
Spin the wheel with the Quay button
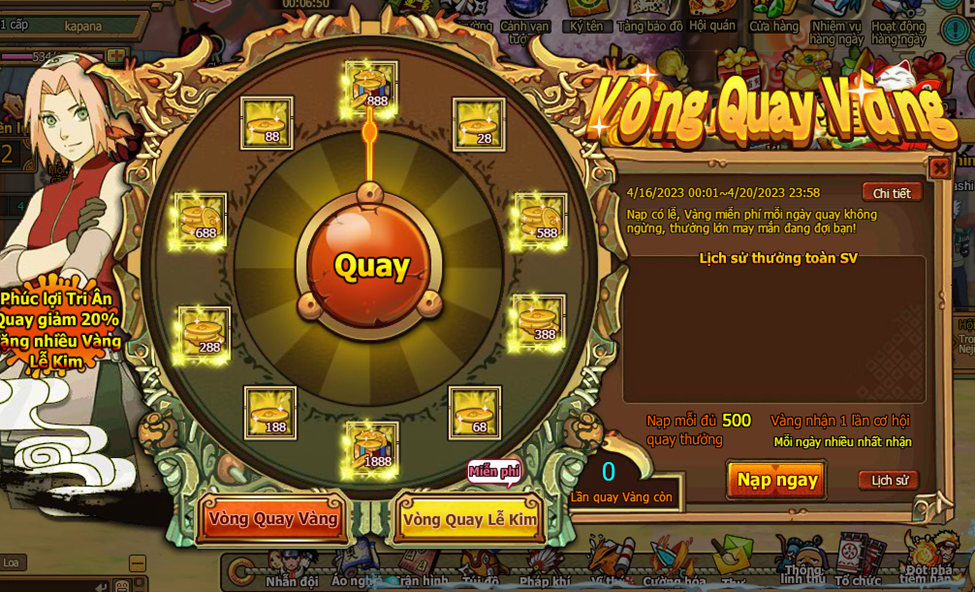(371, 265)
